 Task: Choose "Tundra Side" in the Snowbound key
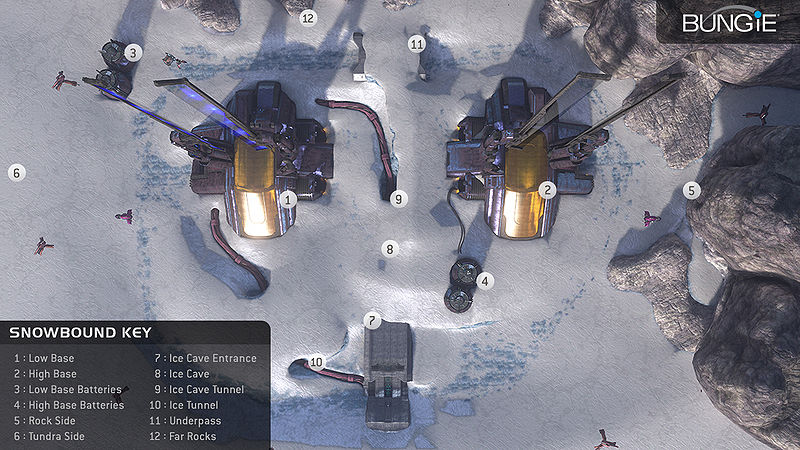click(49, 436)
